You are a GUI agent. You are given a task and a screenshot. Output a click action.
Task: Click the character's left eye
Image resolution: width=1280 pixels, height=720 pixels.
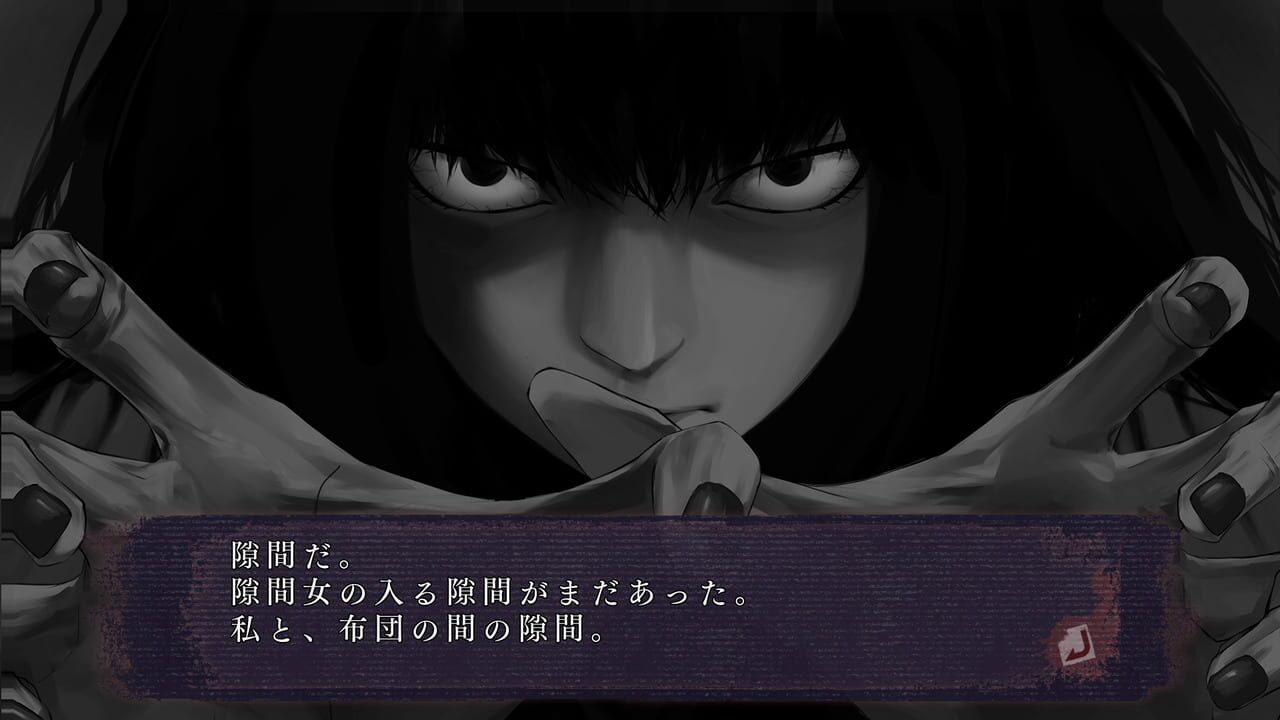coord(790,180)
